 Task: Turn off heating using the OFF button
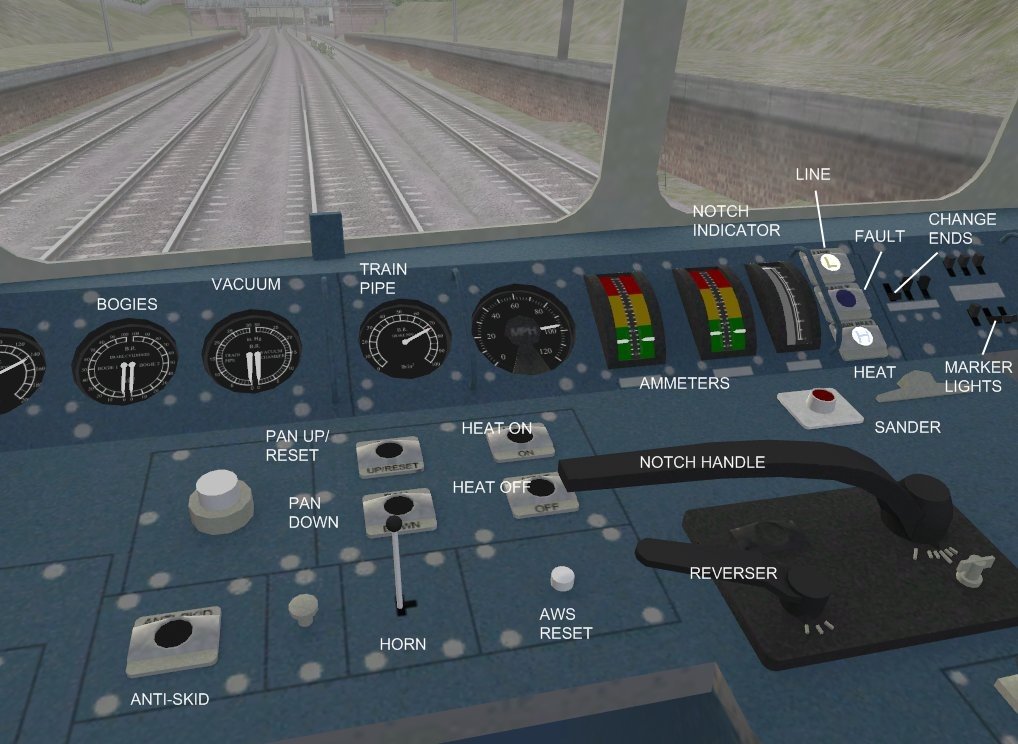point(542,490)
